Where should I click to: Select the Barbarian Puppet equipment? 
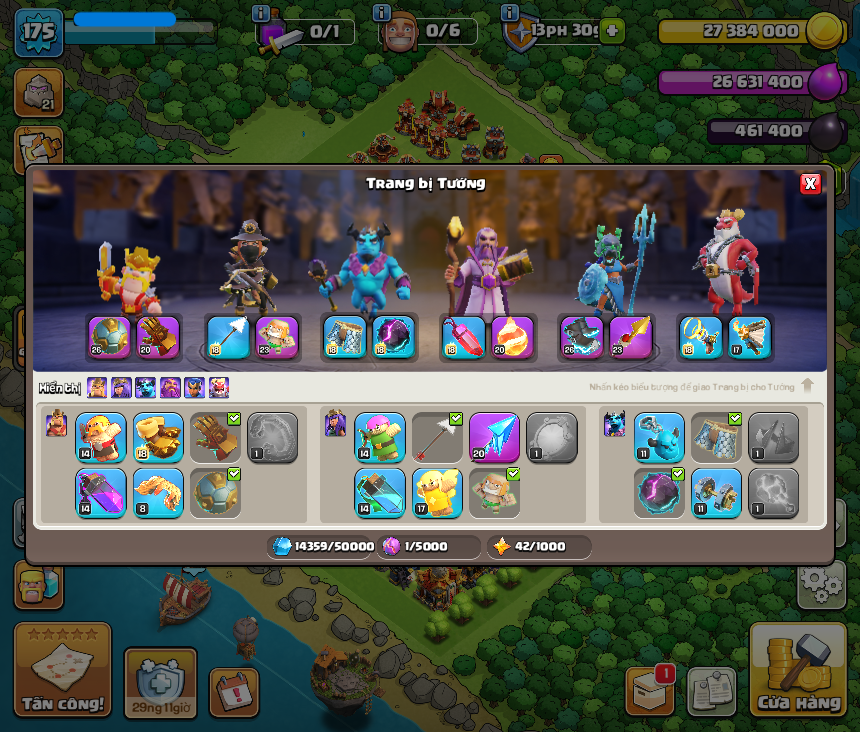[x=101, y=438]
